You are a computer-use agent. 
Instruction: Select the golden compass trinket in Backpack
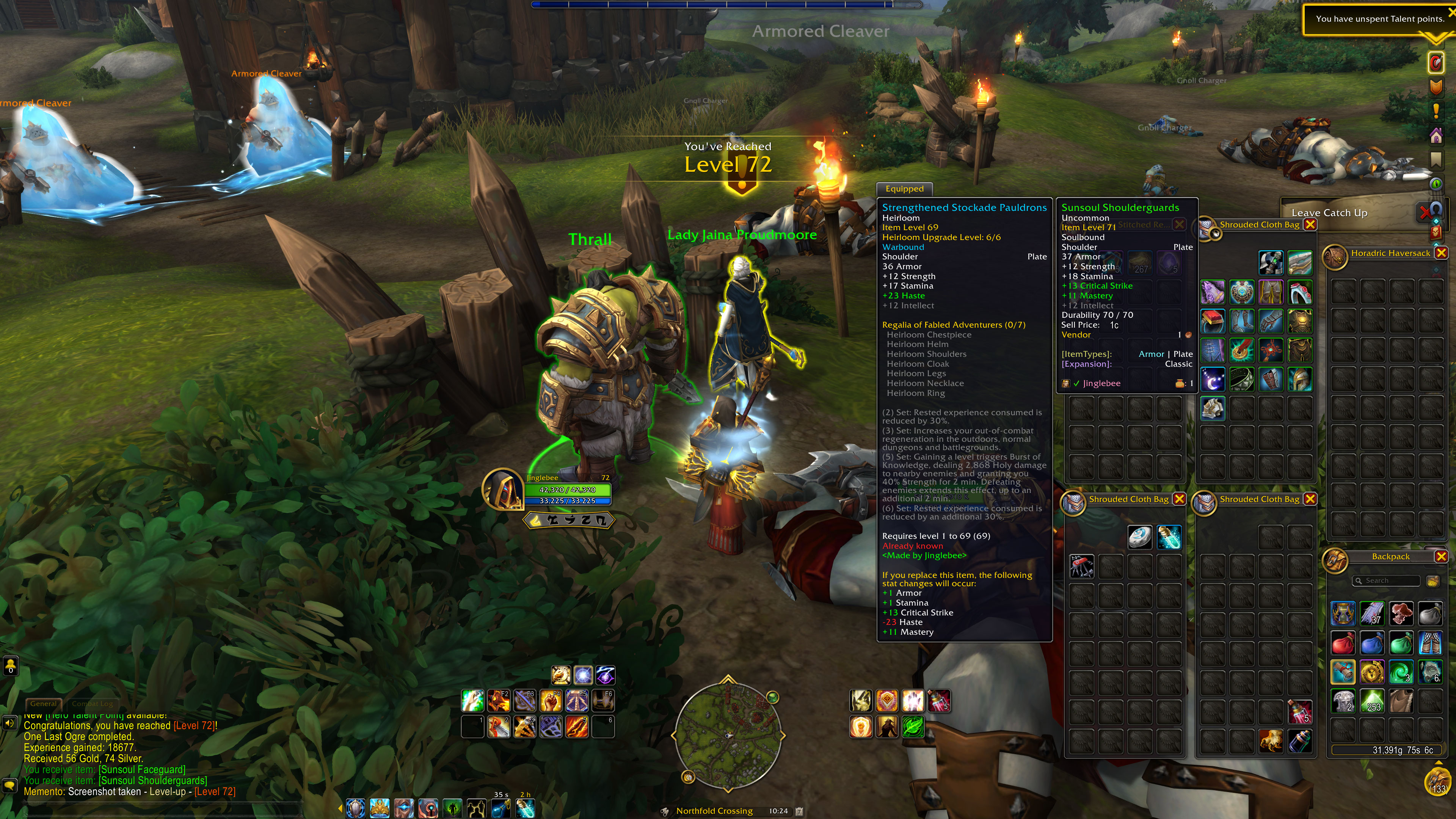click(x=1372, y=672)
